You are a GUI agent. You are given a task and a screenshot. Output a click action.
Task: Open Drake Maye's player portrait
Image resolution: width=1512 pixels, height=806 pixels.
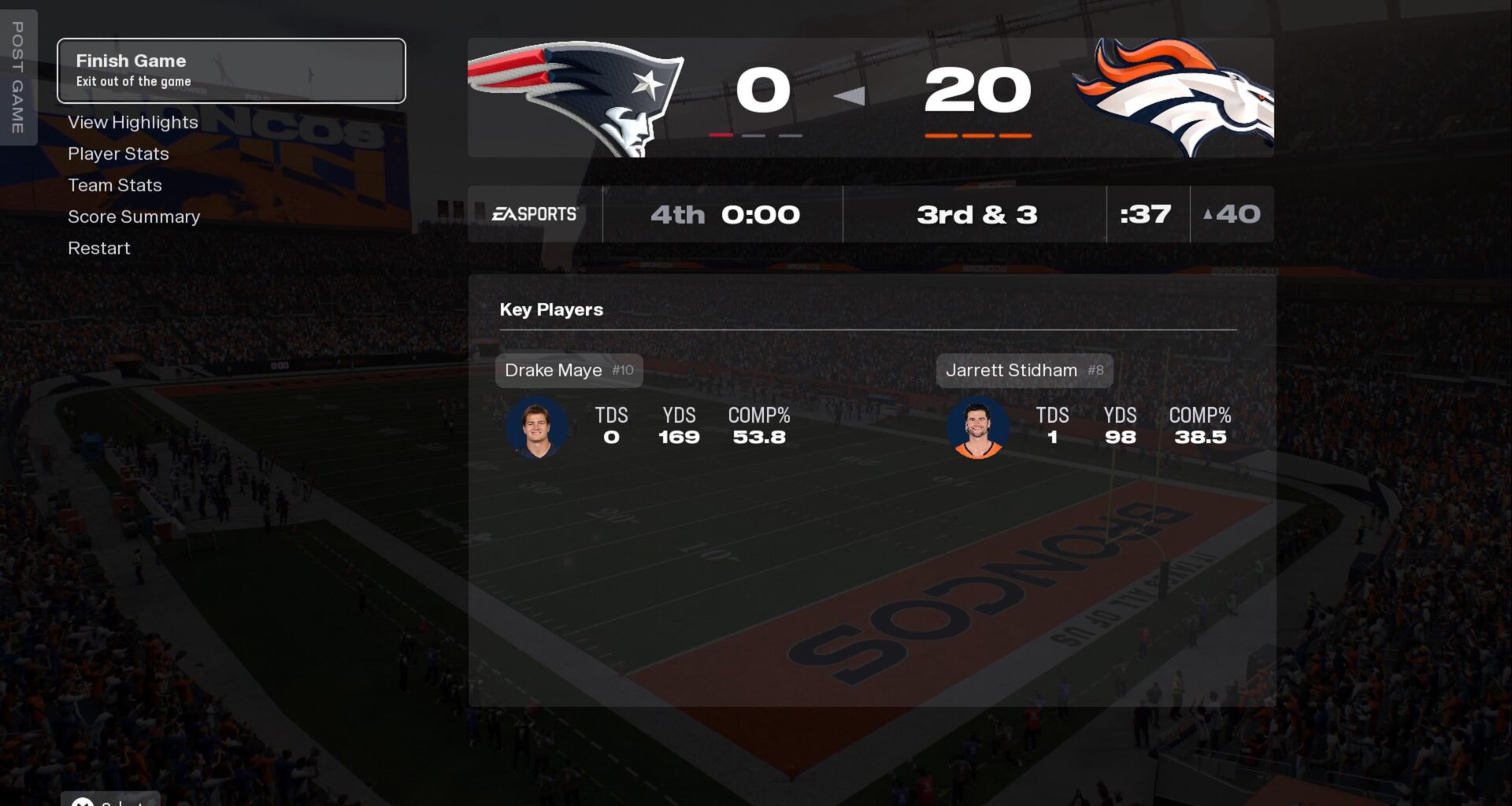538,427
